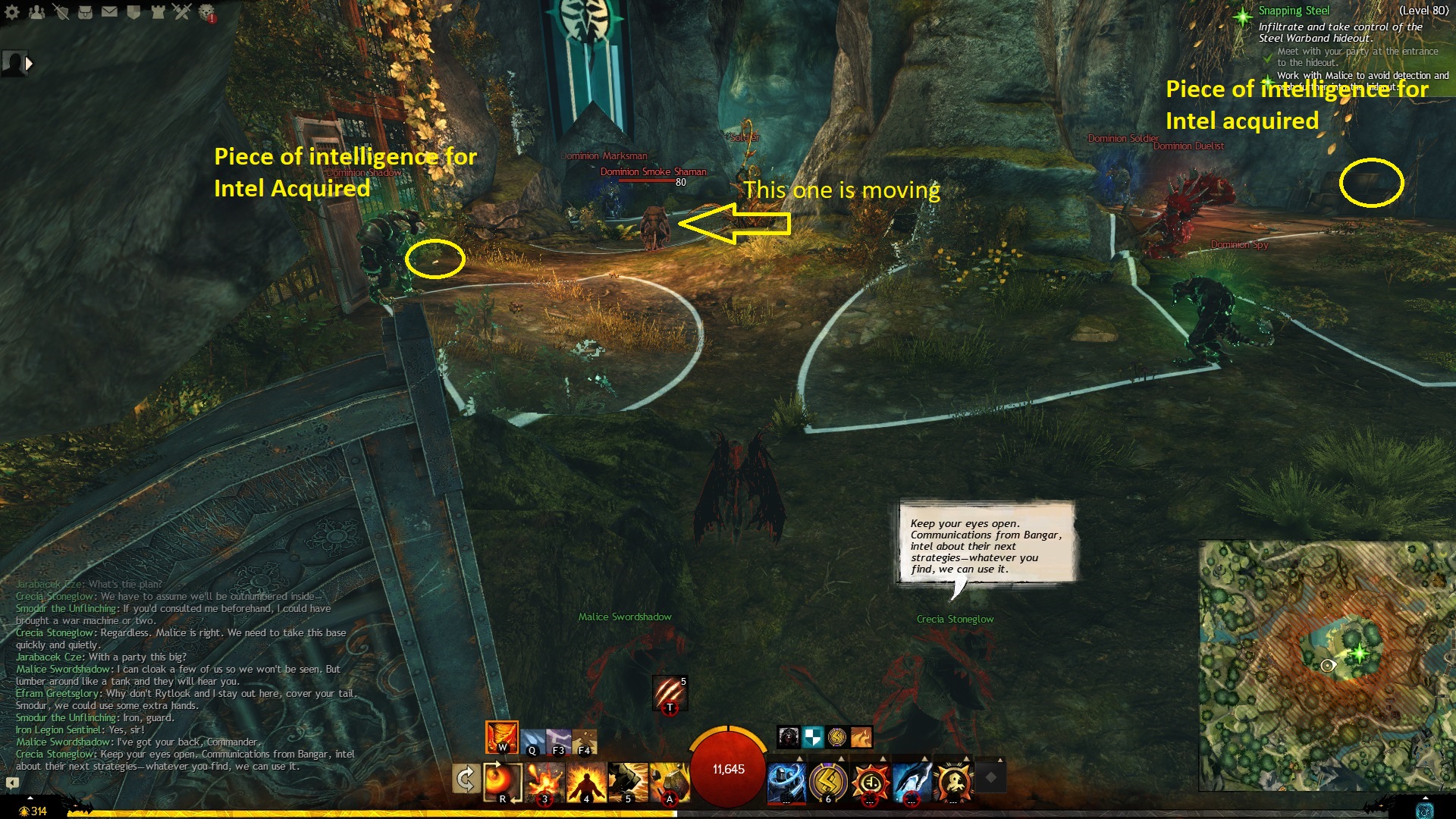Select the Fire attunement icon
Image resolution: width=1456 pixels, height=819 pixels.
(x=501, y=736)
